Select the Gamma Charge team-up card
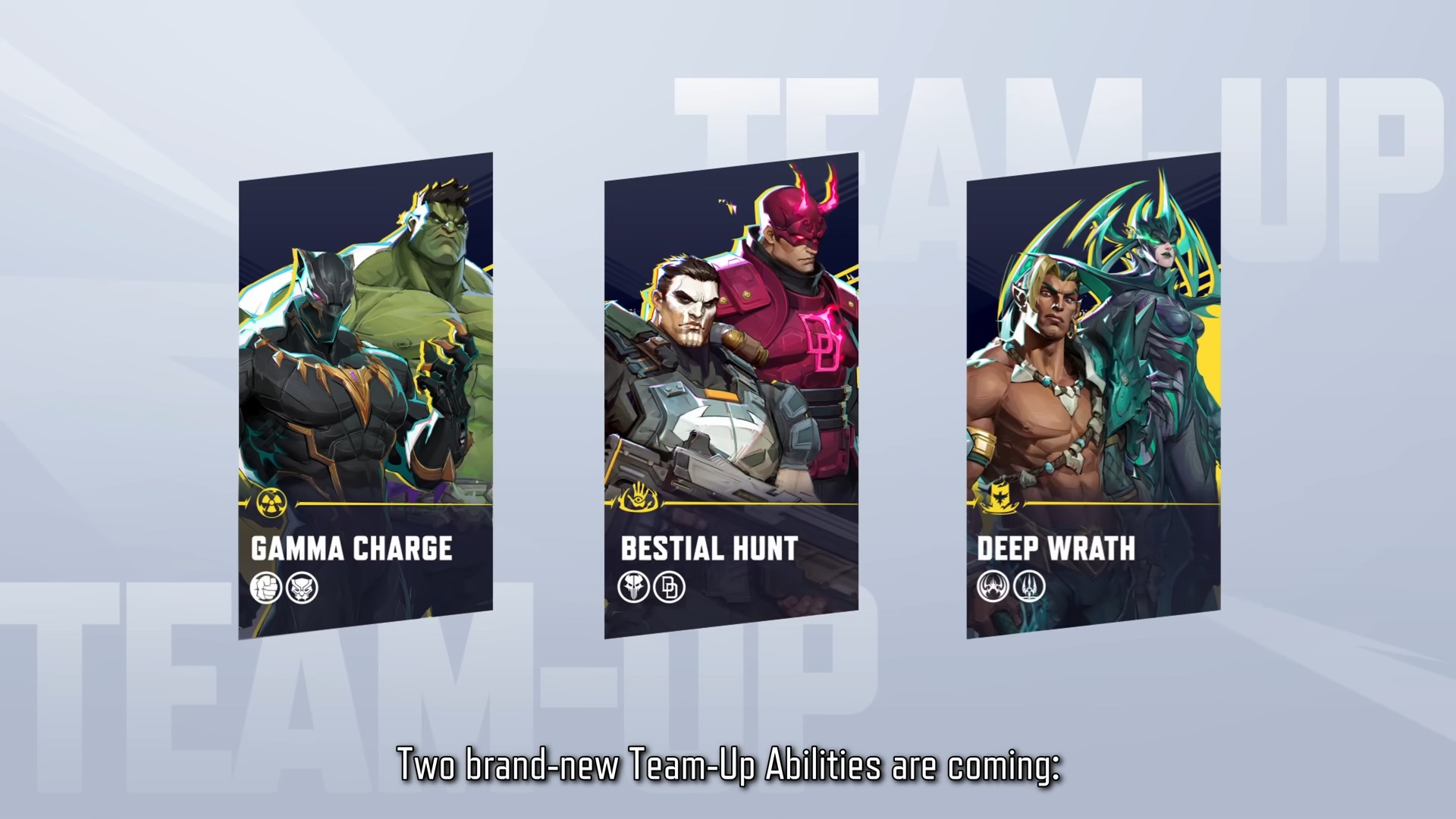Image resolution: width=1456 pixels, height=819 pixels. point(366,394)
